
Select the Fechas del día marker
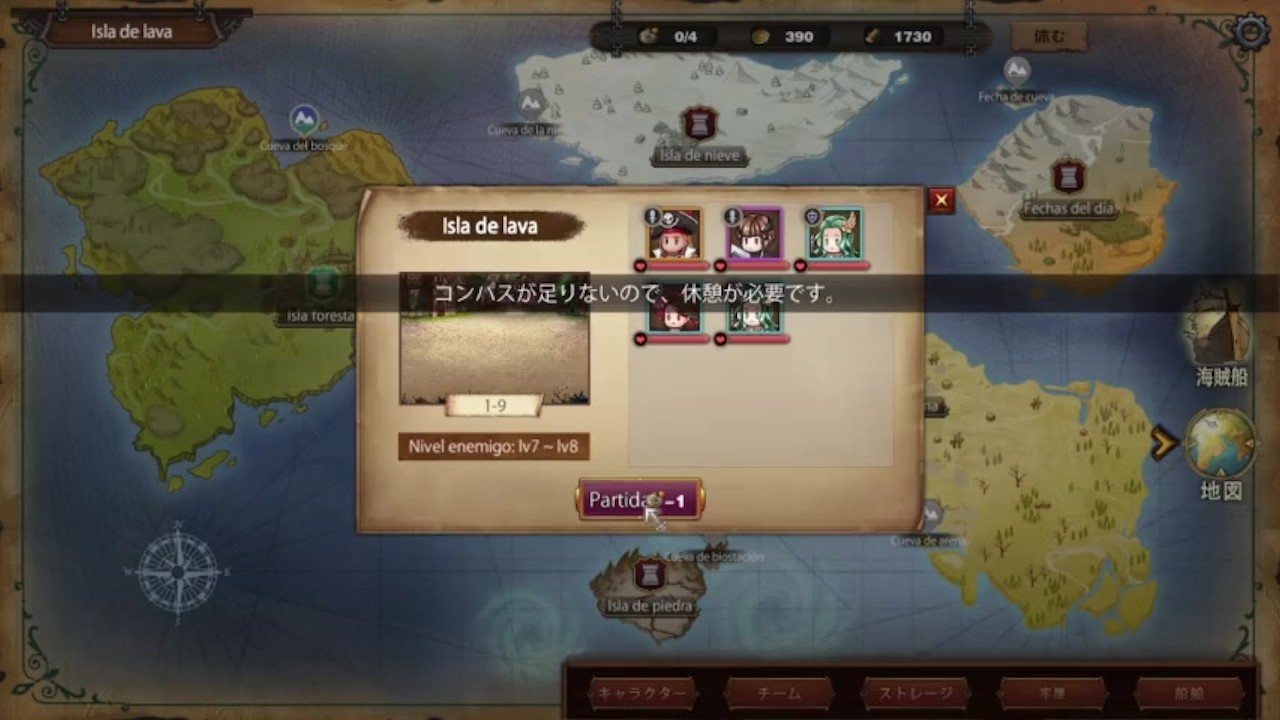tap(1068, 178)
